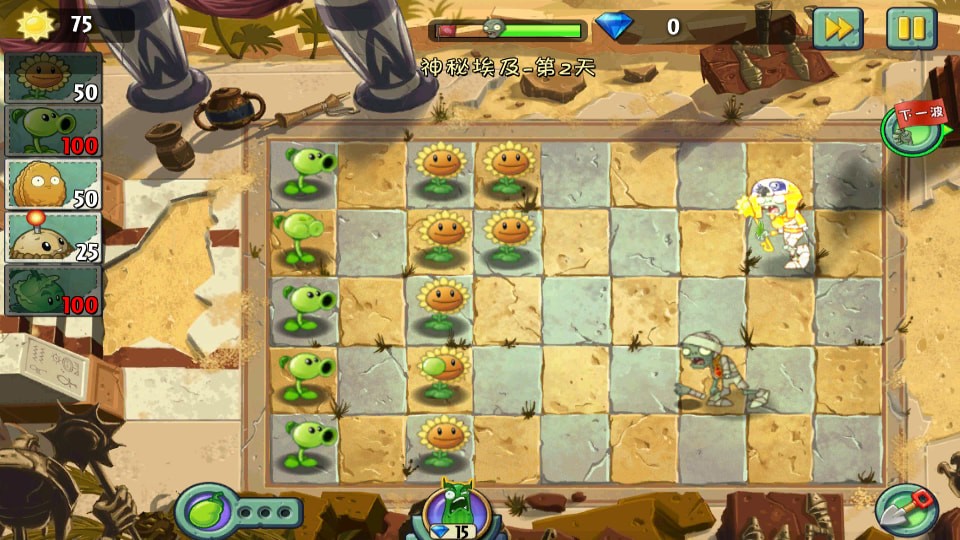This screenshot has width=960, height=540.
Task: Toggle the fast-forward speed button
Action: pyautogui.click(x=837, y=28)
